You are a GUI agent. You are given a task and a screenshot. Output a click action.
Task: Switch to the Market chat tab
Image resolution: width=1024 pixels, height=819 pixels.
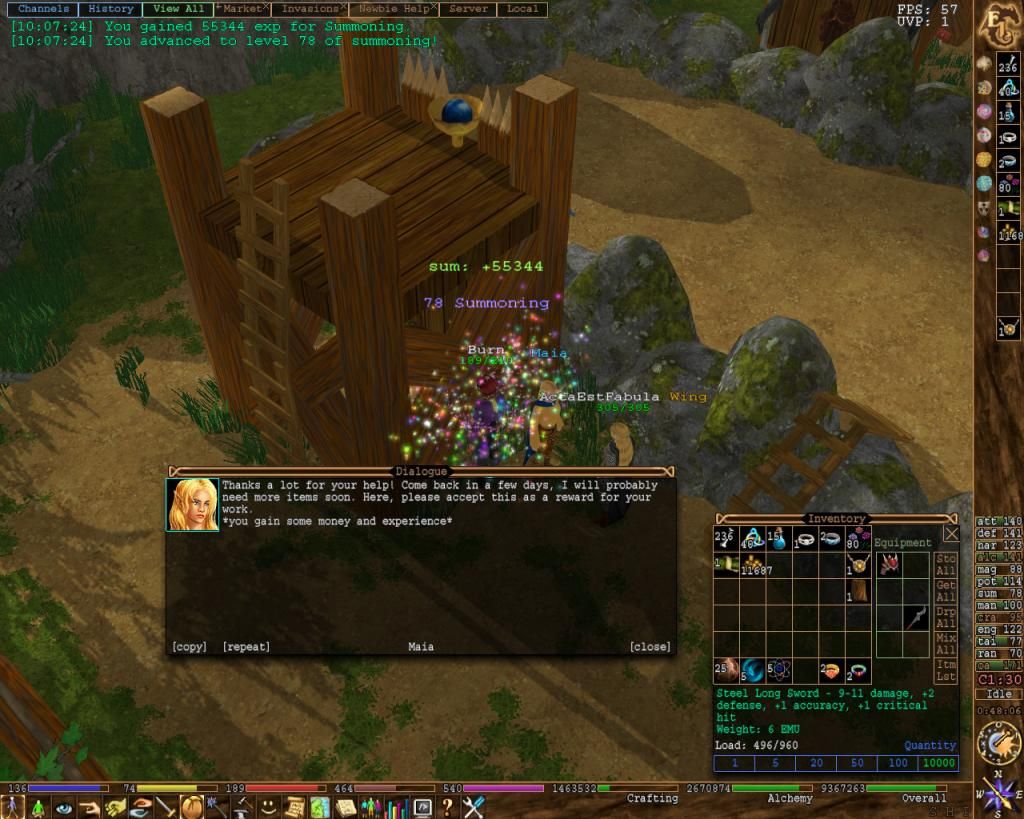click(x=243, y=9)
